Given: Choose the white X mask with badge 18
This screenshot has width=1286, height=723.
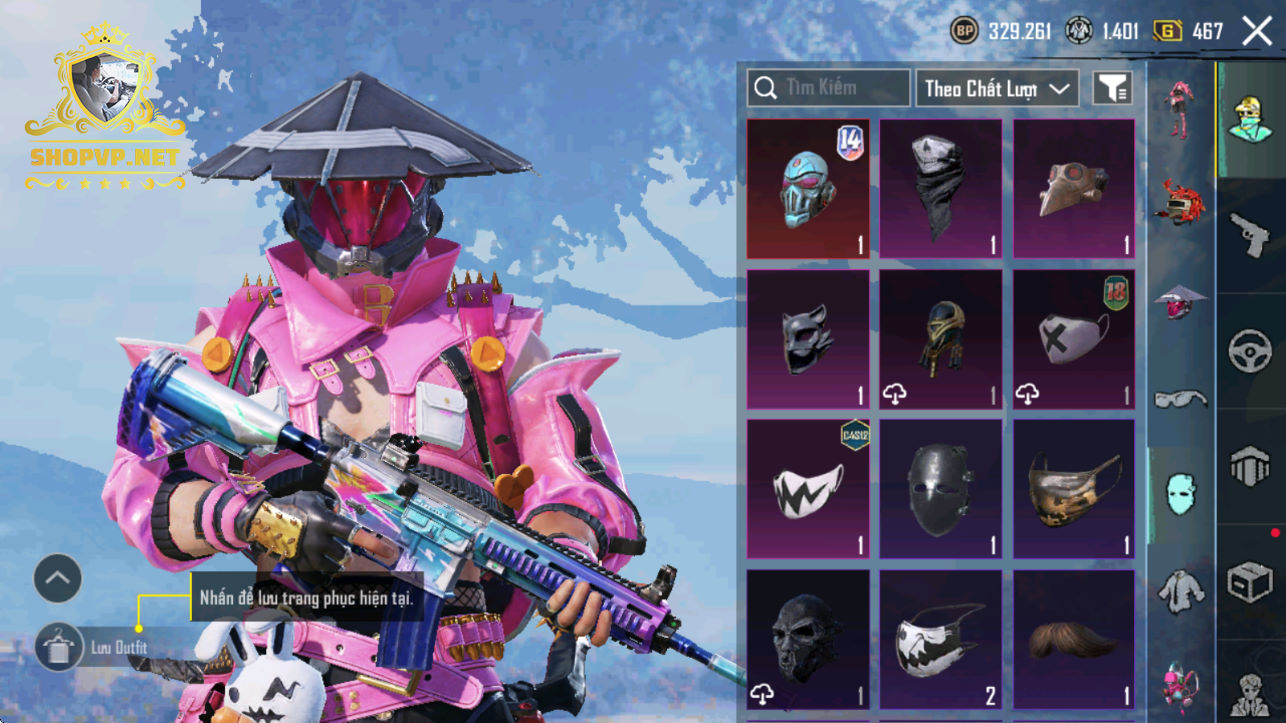Looking at the screenshot, I should pos(1074,339).
